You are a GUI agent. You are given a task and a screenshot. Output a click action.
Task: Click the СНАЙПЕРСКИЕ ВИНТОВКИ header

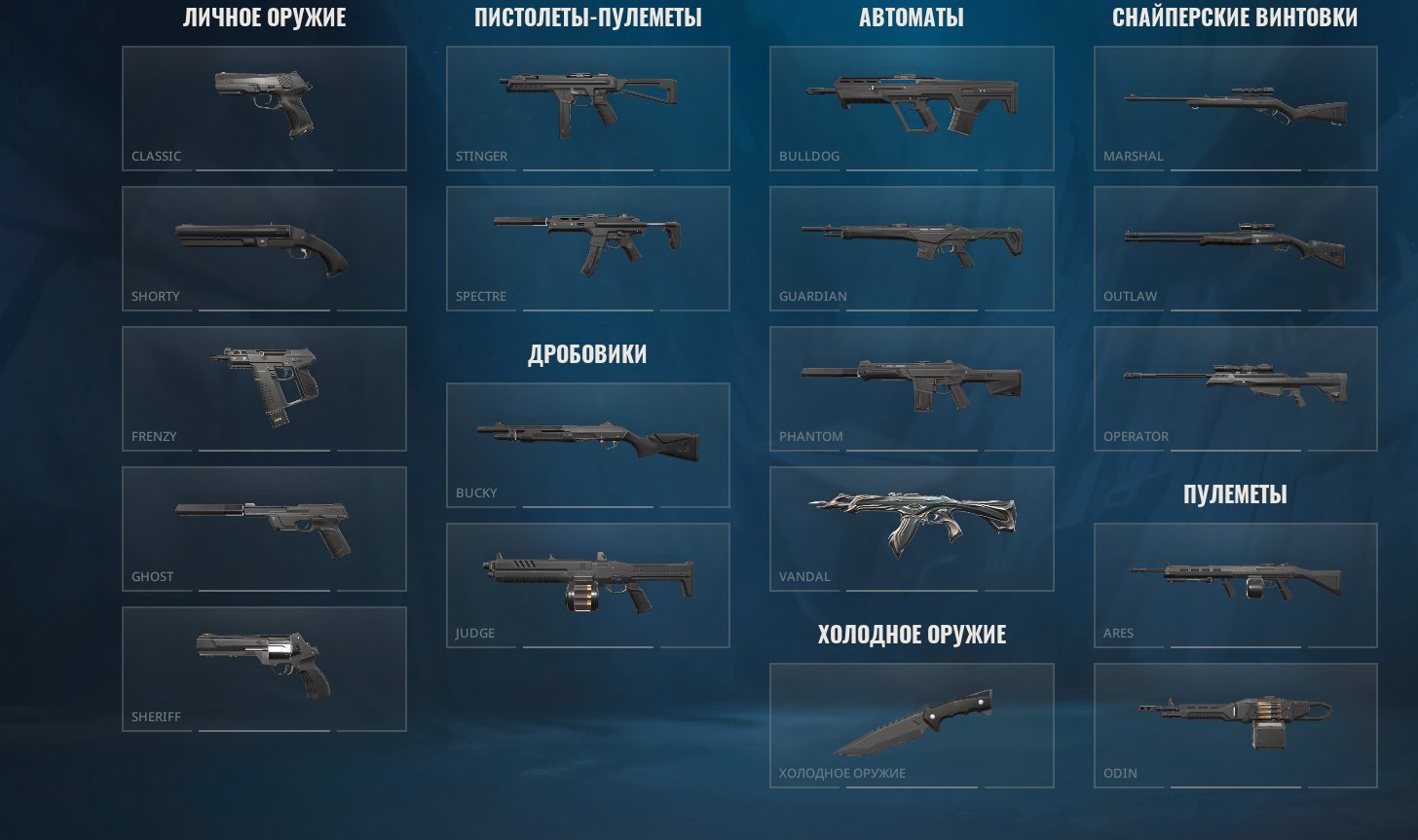click(1237, 17)
